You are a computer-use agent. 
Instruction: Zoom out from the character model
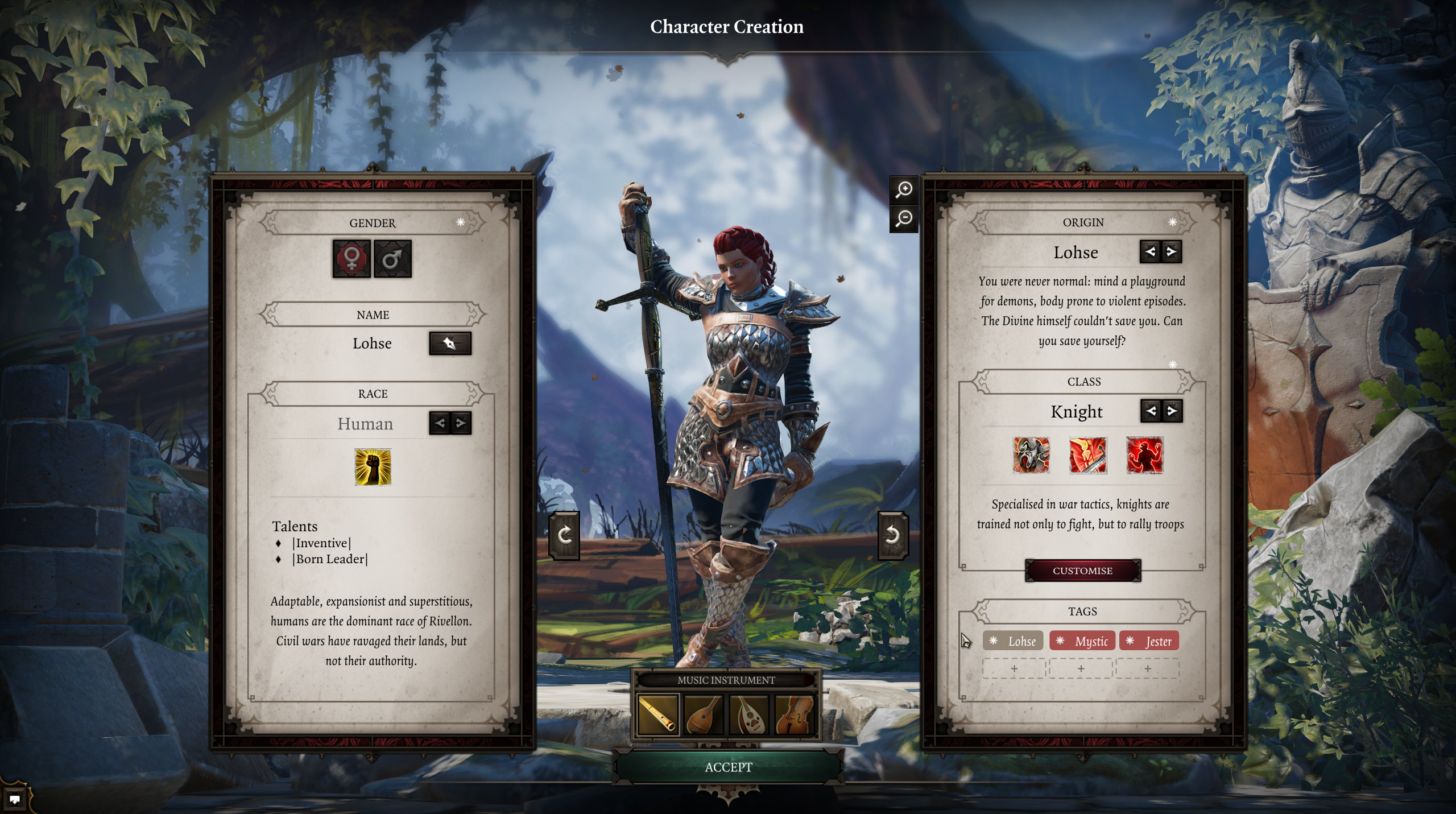pyautogui.click(x=904, y=218)
